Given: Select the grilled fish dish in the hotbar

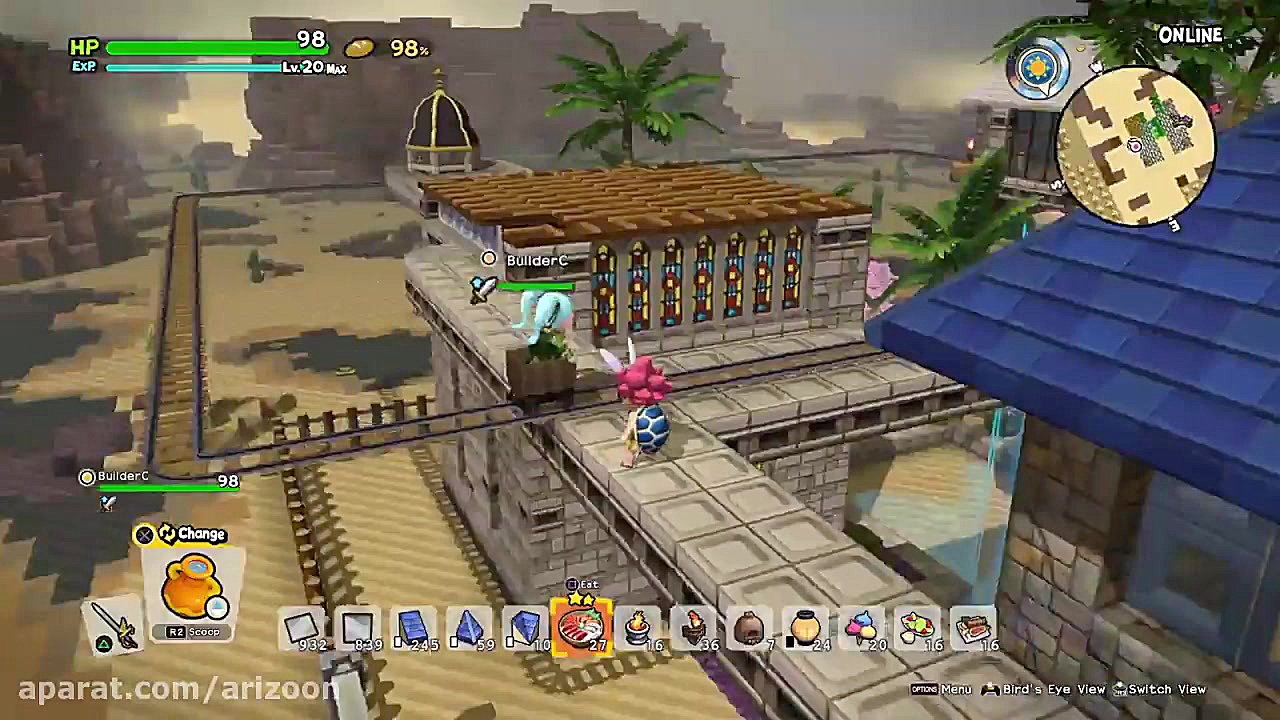Looking at the screenshot, I should (581, 627).
